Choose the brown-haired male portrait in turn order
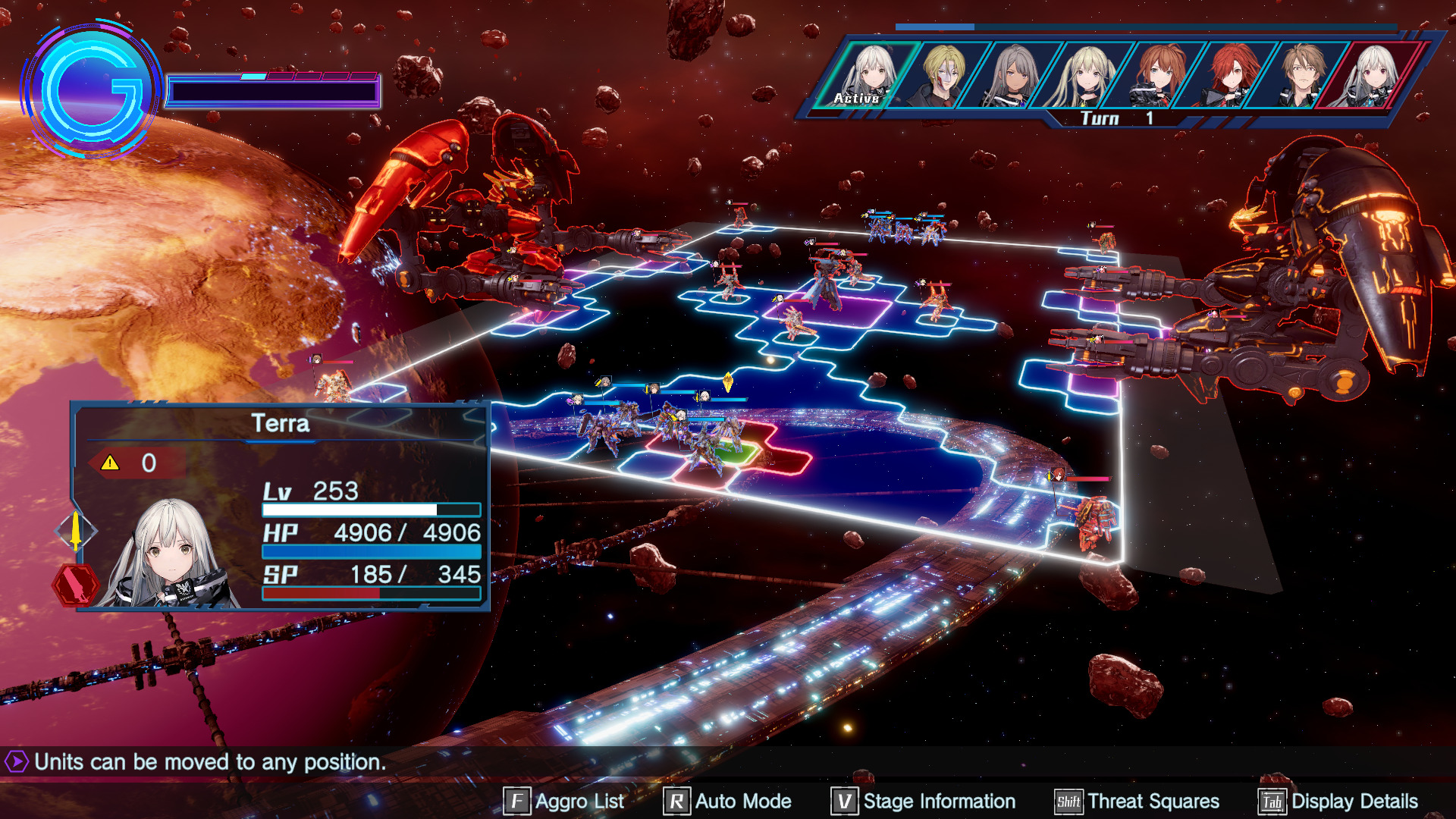Image resolution: width=1456 pixels, height=819 pixels. 1301,76
